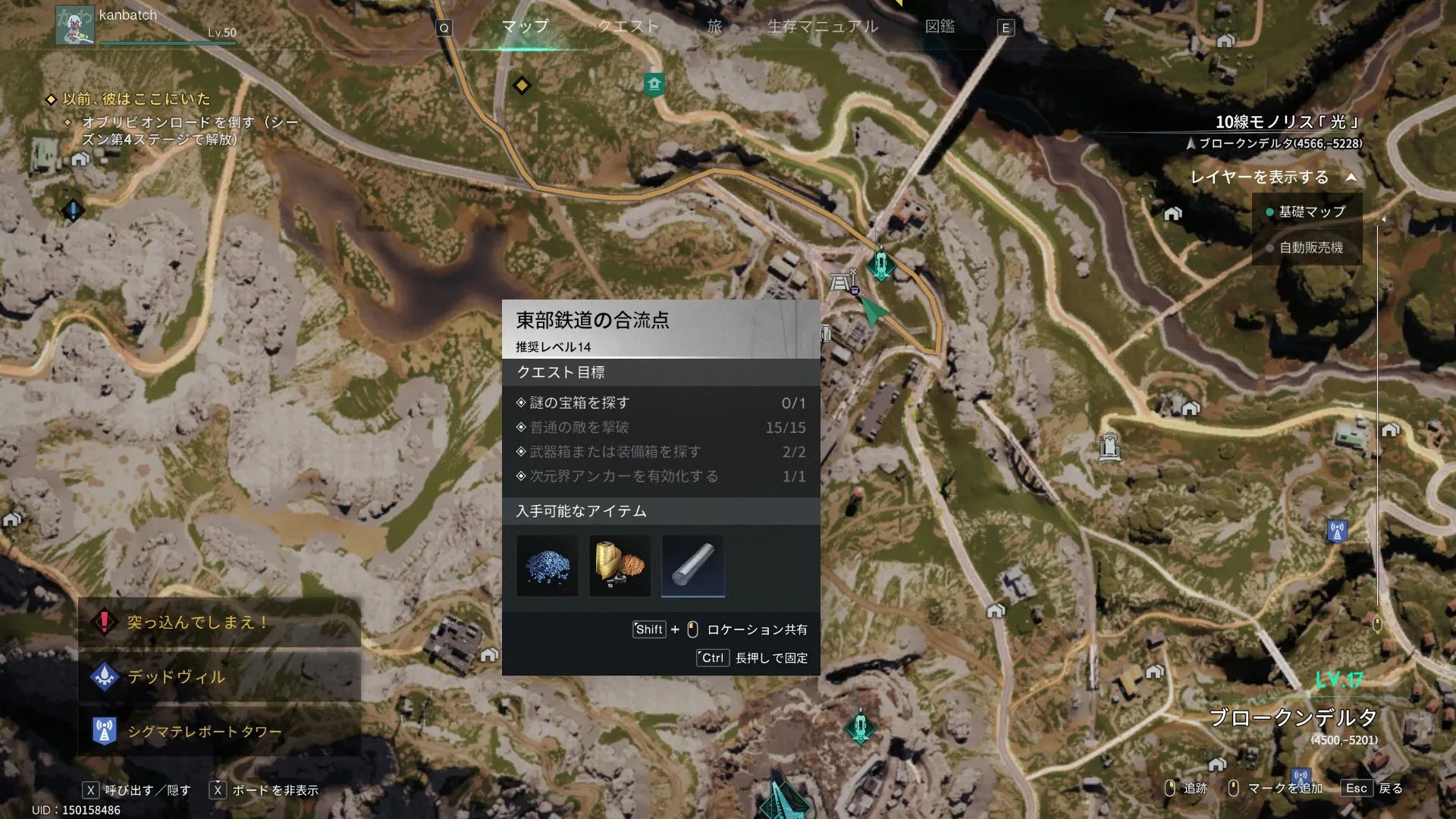
Task: Click the teal house stronghold marker
Action: [x=654, y=84]
